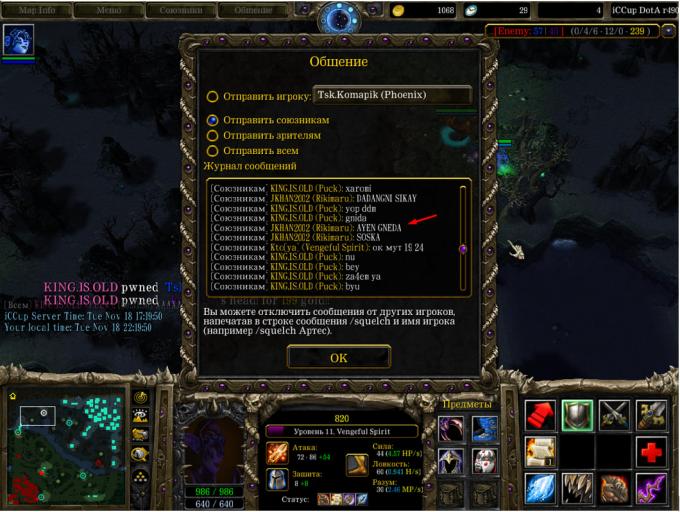Select the hero icon in the top-left

(x=16, y=42)
